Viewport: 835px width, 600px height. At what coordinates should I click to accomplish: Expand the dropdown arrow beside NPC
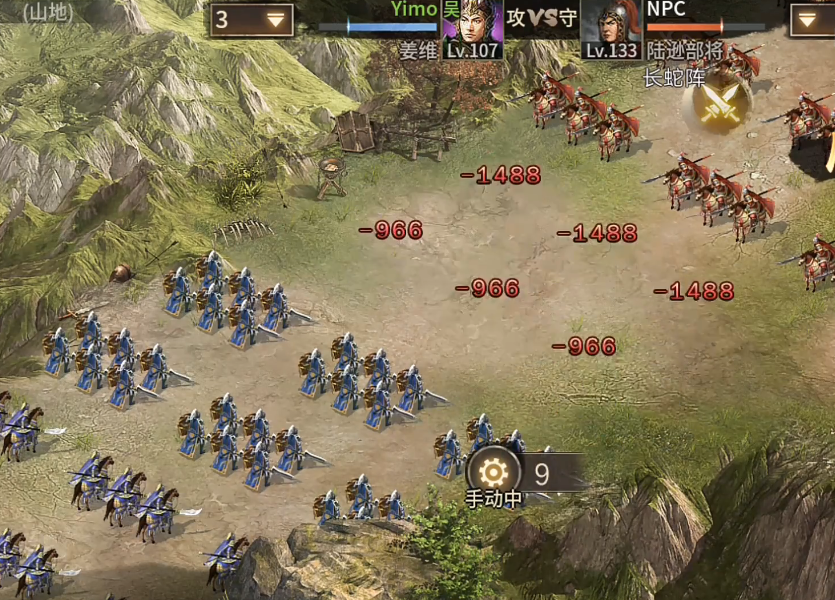(809, 20)
